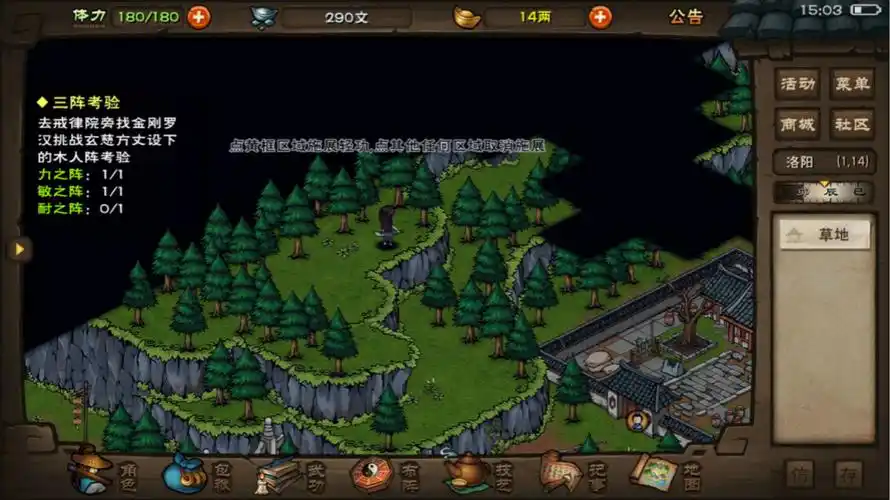Add stamina with the plus beside 体力
The width and height of the screenshot is (890, 500).
[x=199, y=17]
